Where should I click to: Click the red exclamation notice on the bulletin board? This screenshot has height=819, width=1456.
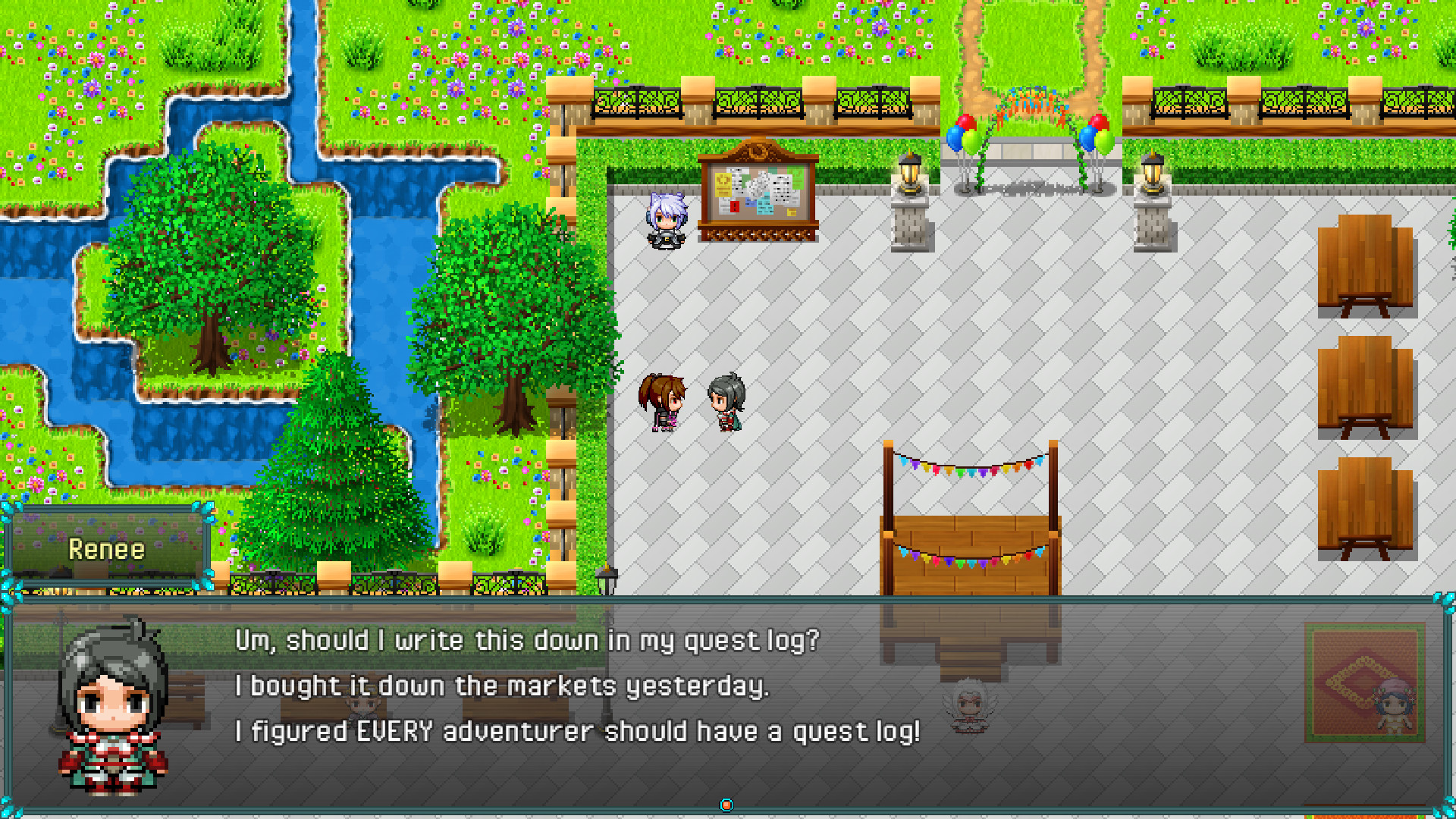click(735, 207)
